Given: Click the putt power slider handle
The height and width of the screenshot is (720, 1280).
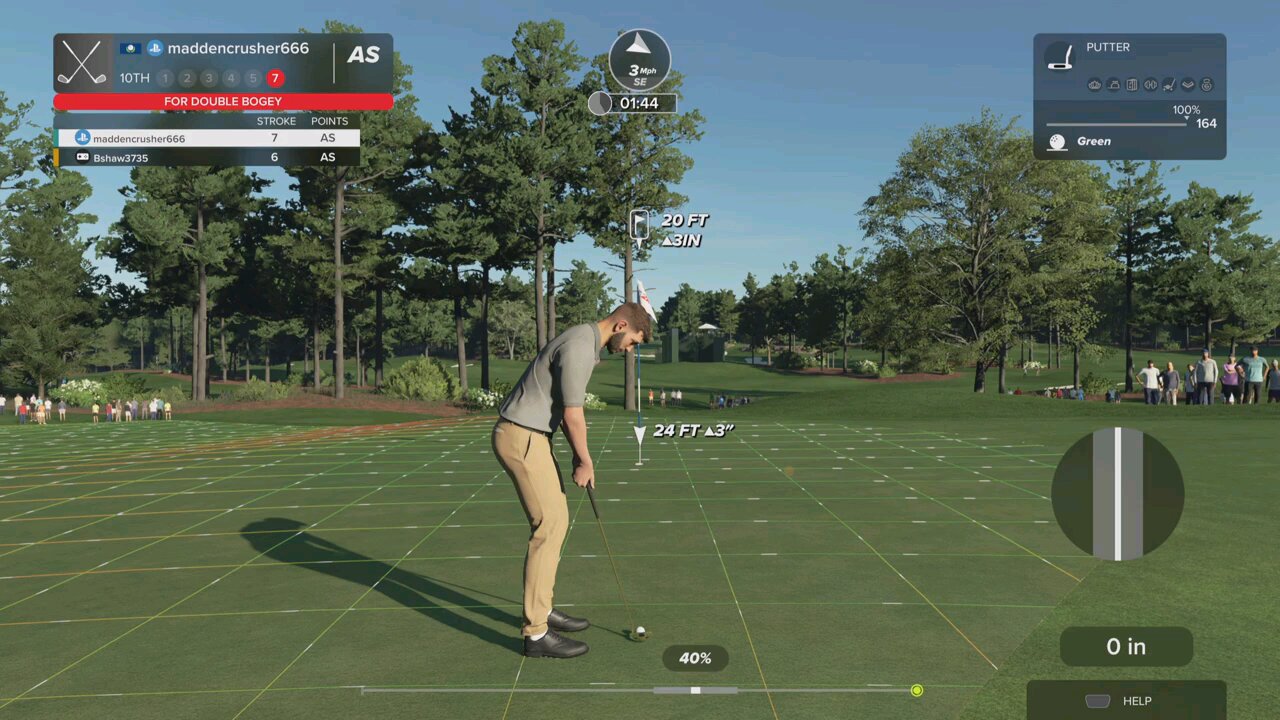Looking at the screenshot, I should pyautogui.click(x=696, y=690).
